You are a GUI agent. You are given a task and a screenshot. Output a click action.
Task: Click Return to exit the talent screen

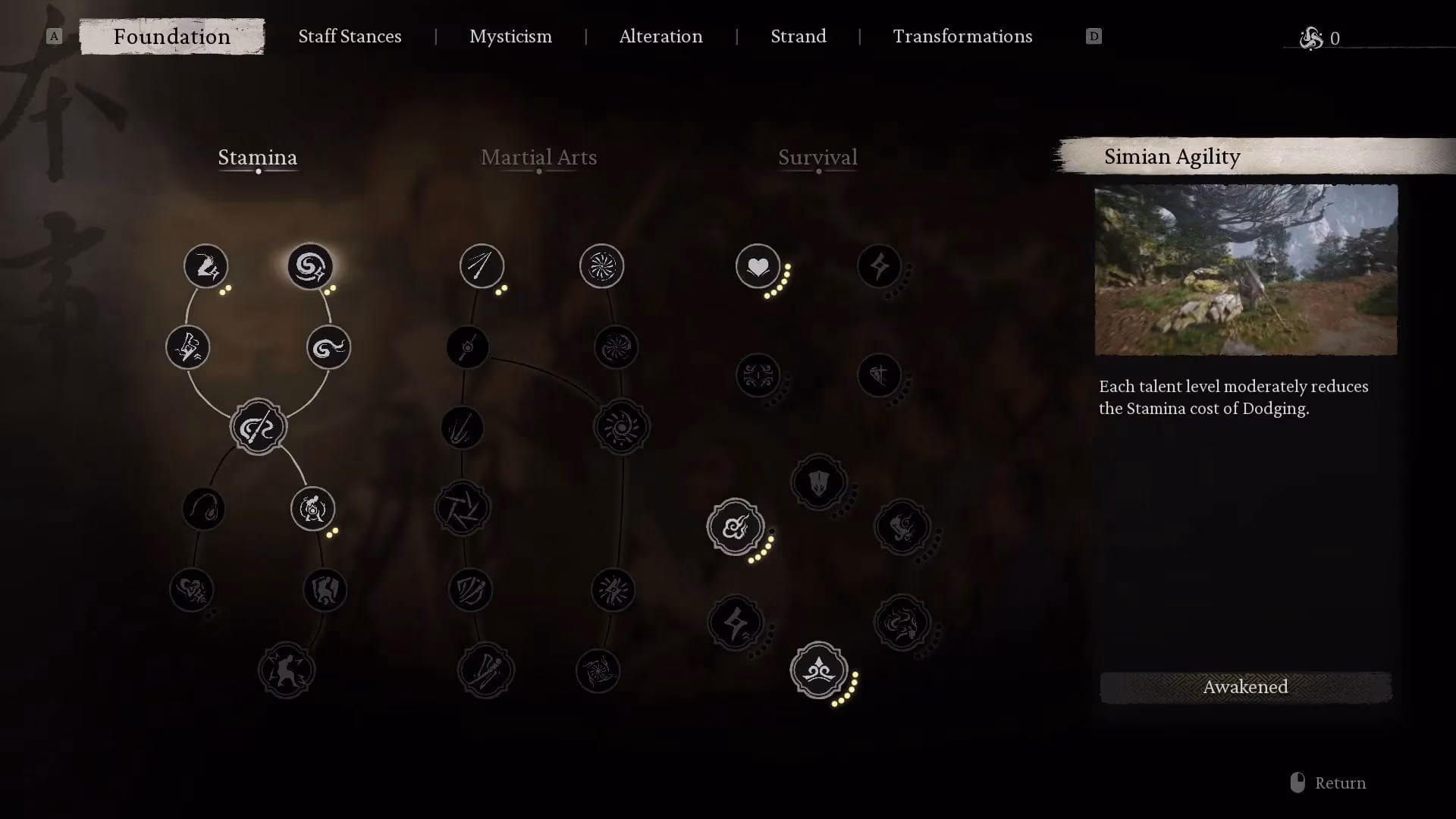(1341, 783)
